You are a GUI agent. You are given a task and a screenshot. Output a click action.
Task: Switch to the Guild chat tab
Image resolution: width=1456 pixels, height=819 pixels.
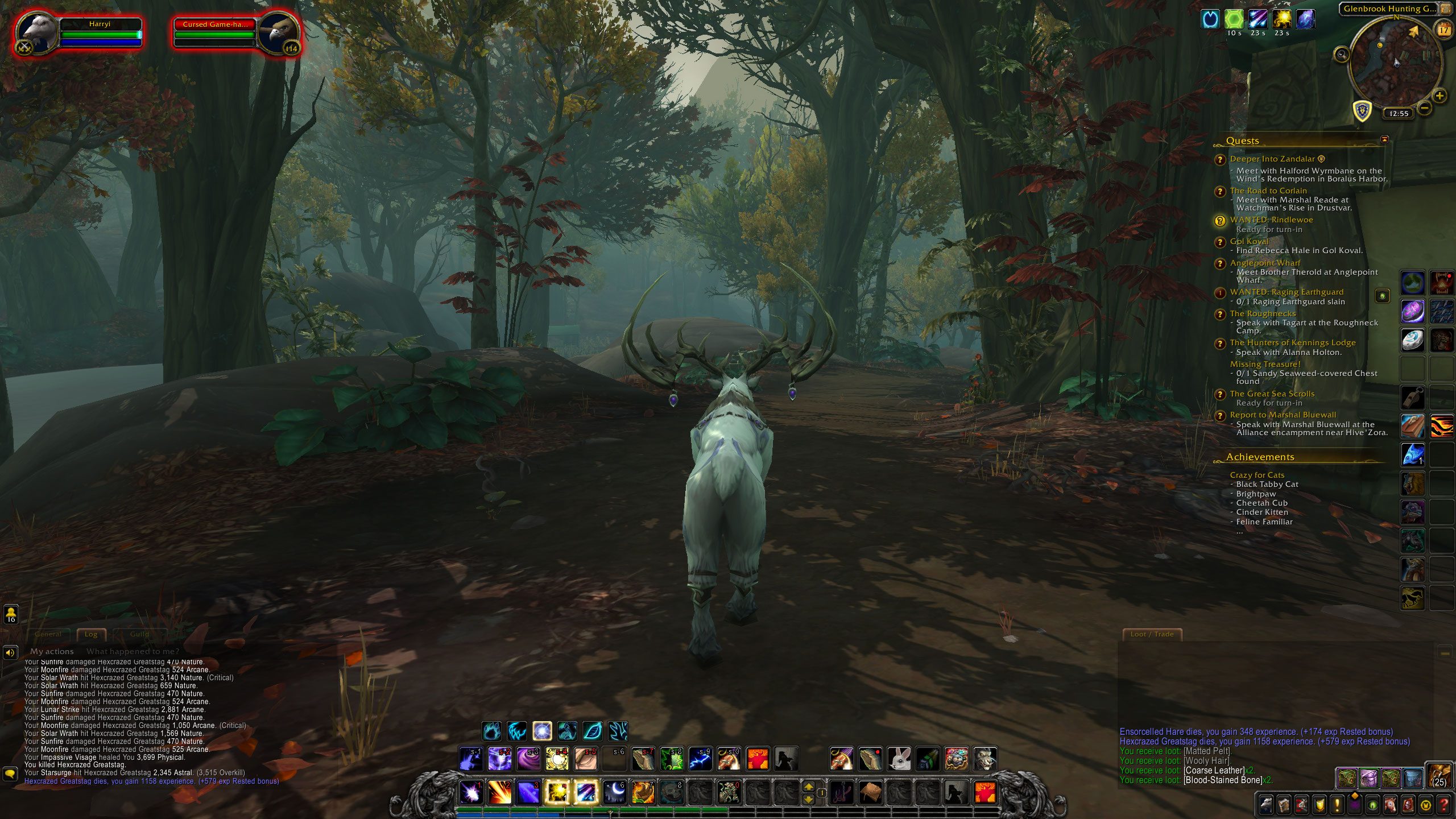click(x=140, y=634)
